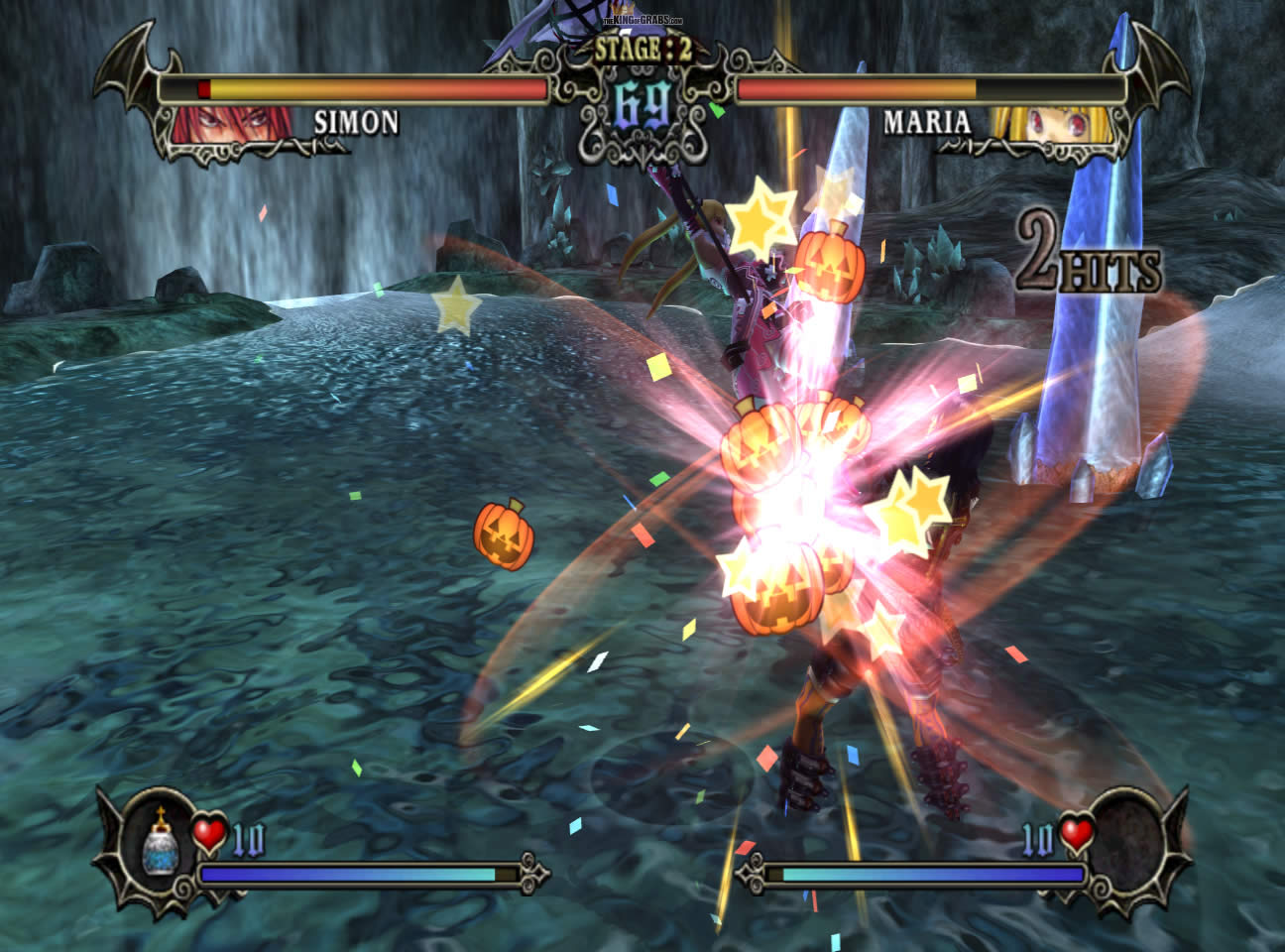Select Simon's holy water sub-weapon icon
The width and height of the screenshot is (1285, 952).
(x=160, y=838)
